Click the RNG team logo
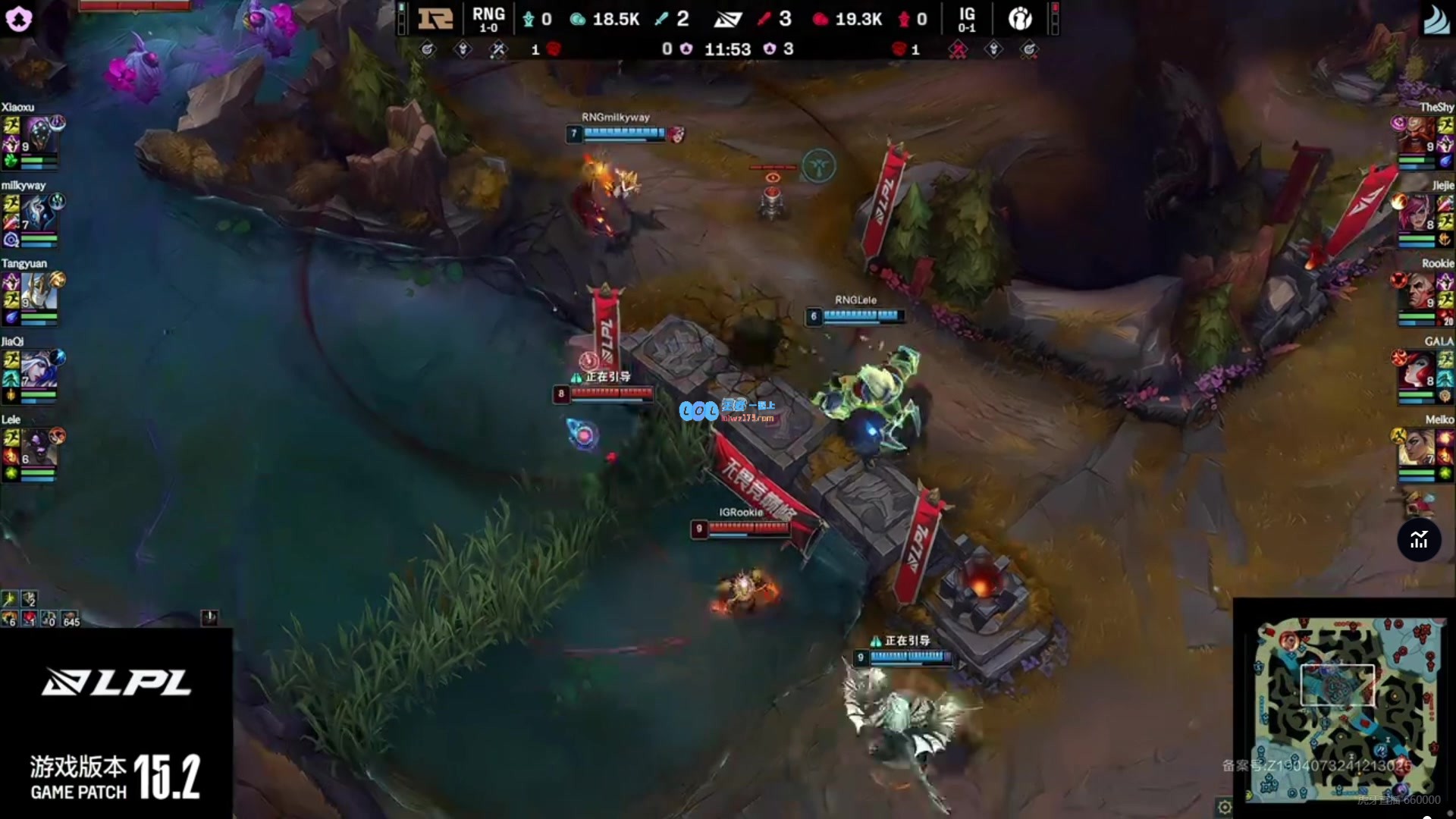Viewport: 1456px width, 819px height. [x=435, y=18]
